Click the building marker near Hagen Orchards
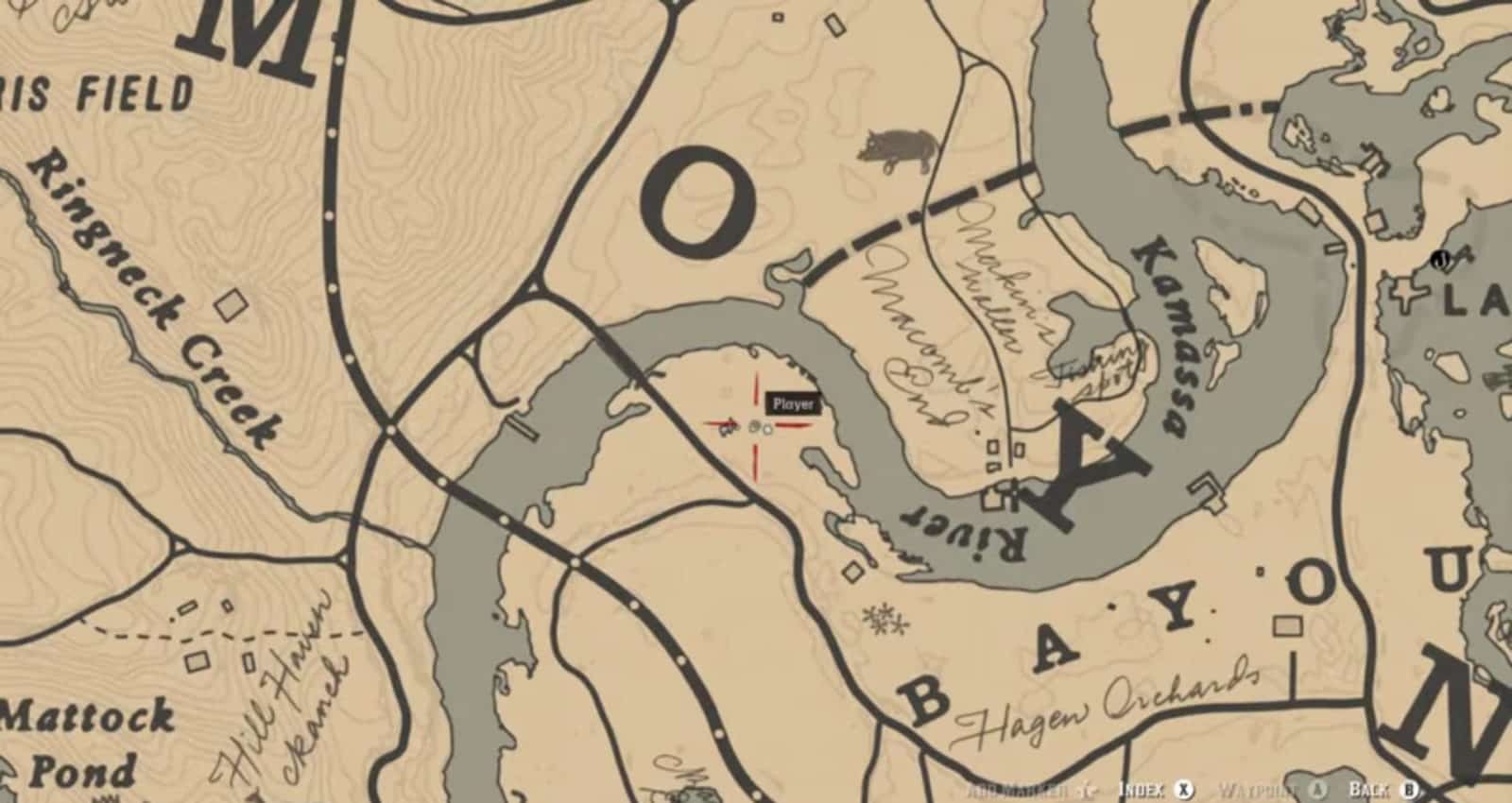 click(x=1289, y=626)
